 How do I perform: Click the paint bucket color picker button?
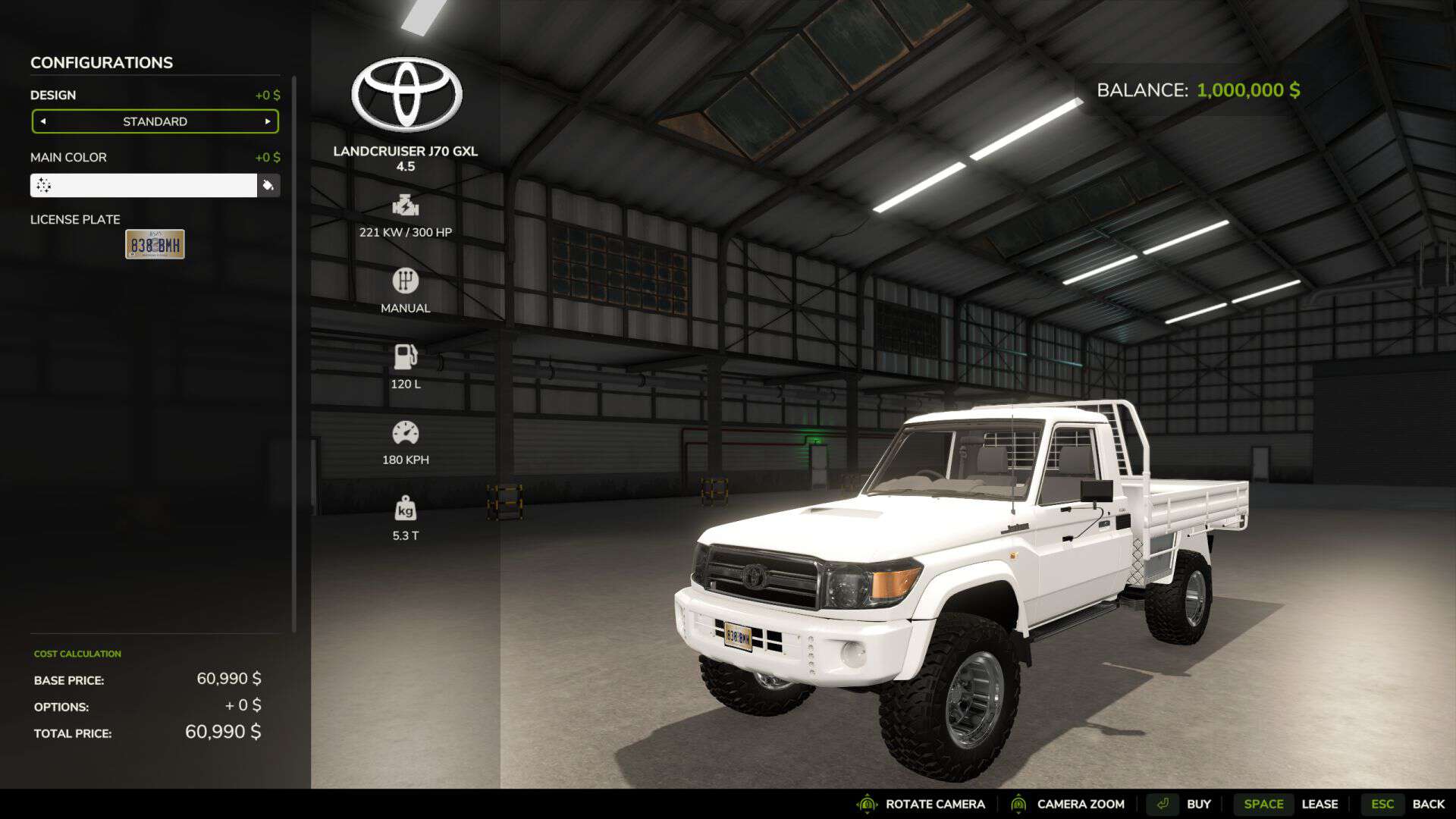coord(268,186)
